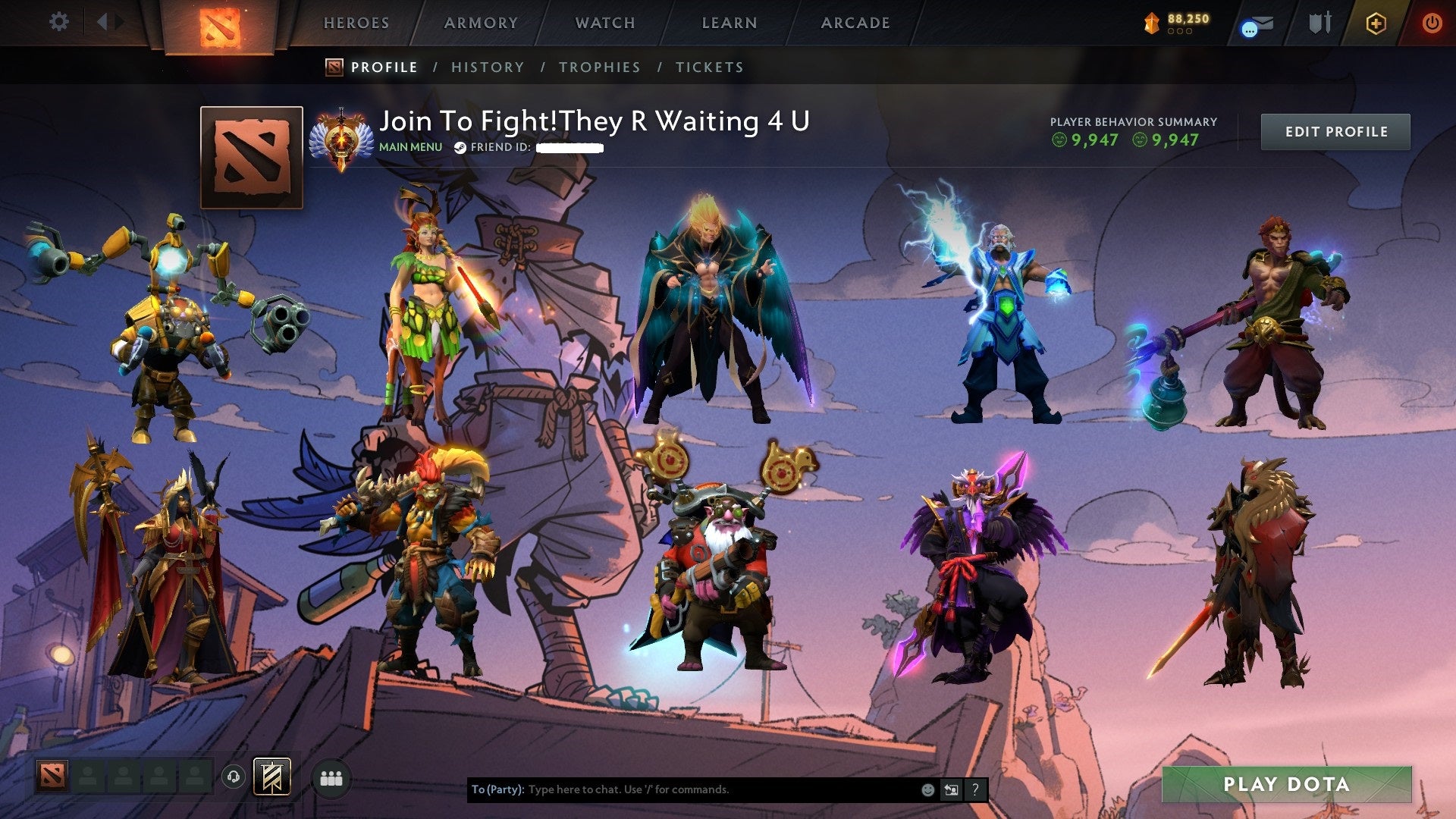Click the party chat input field
Viewport: 1456px width, 819px height.
(x=682, y=789)
